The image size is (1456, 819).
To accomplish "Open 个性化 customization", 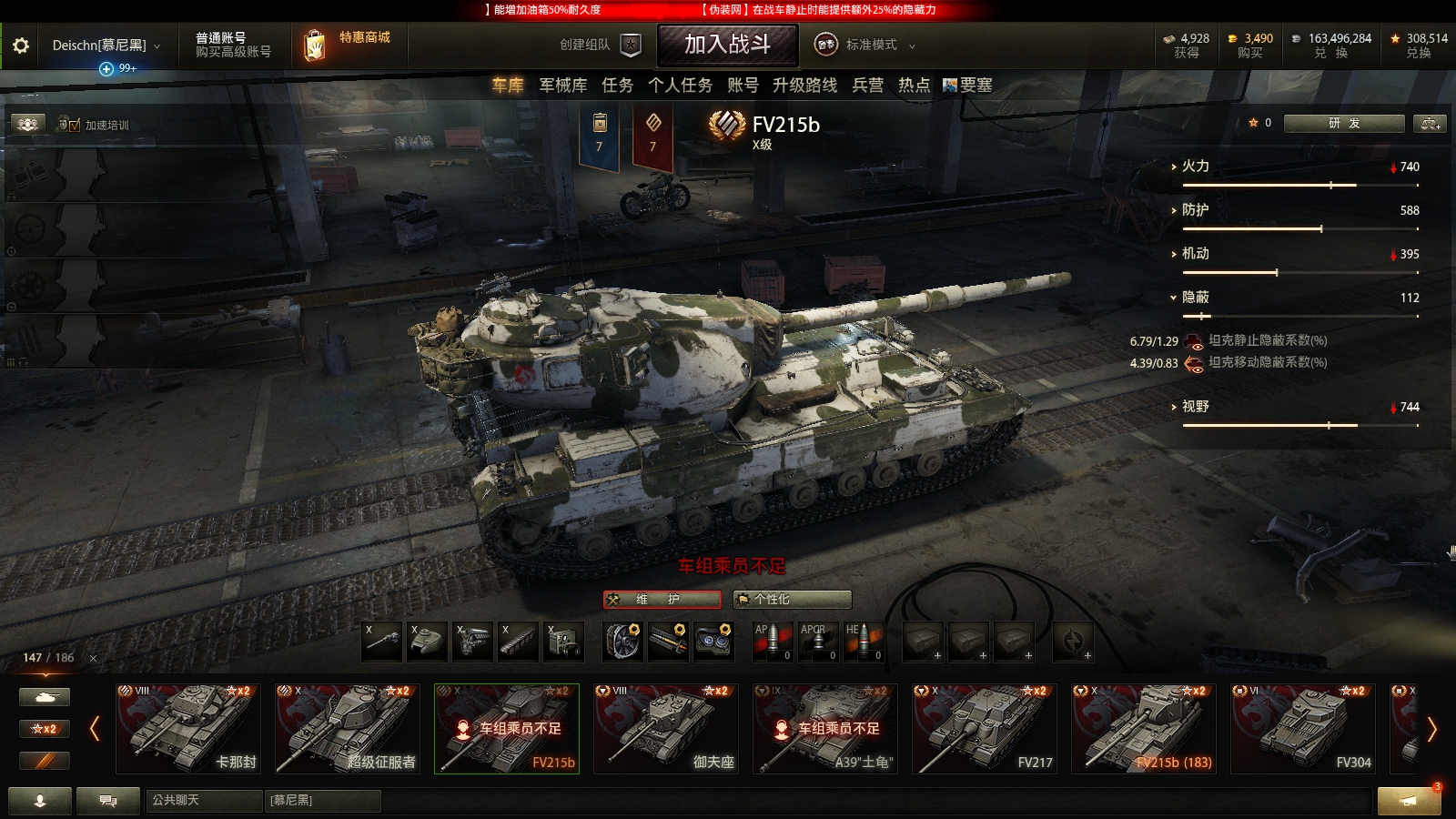I will (792, 599).
